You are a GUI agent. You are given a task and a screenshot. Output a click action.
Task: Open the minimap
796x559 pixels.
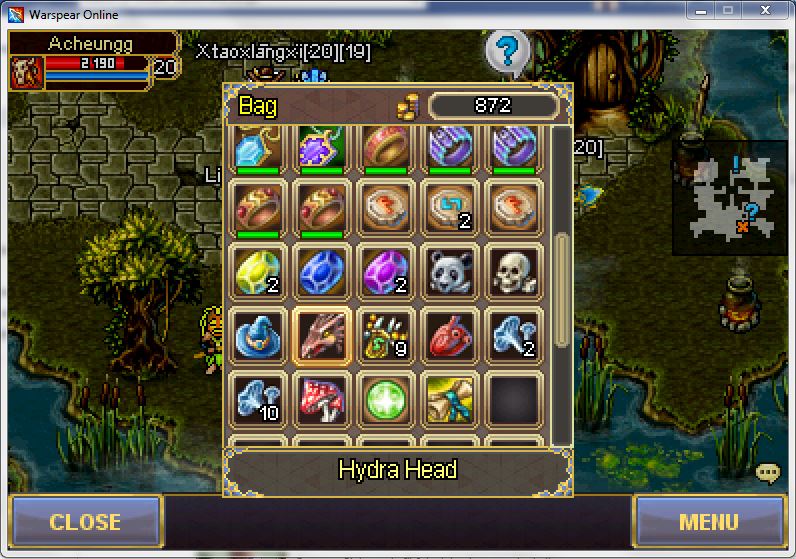[729, 197]
